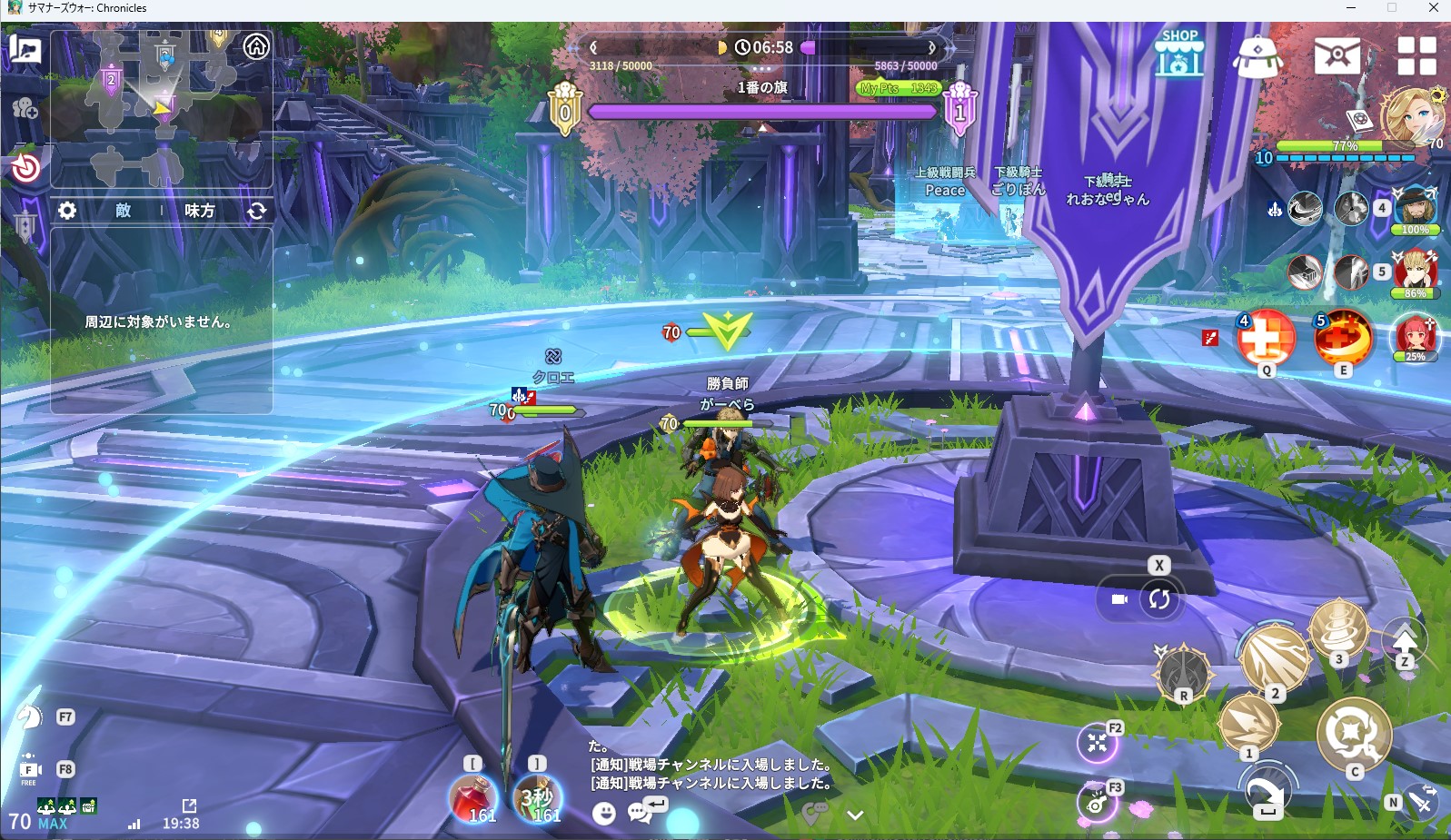Open the backpack inventory icon
This screenshot has height=840, width=1451.
[1257, 56]
